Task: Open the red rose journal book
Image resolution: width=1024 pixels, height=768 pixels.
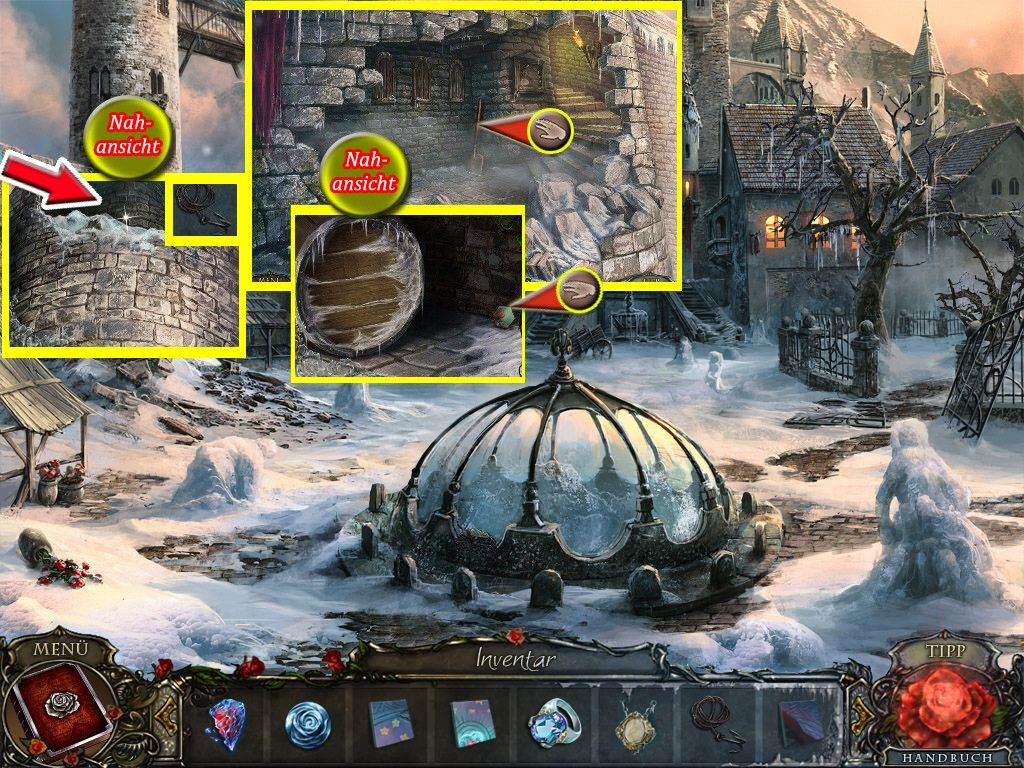Action: click(62, 712)
